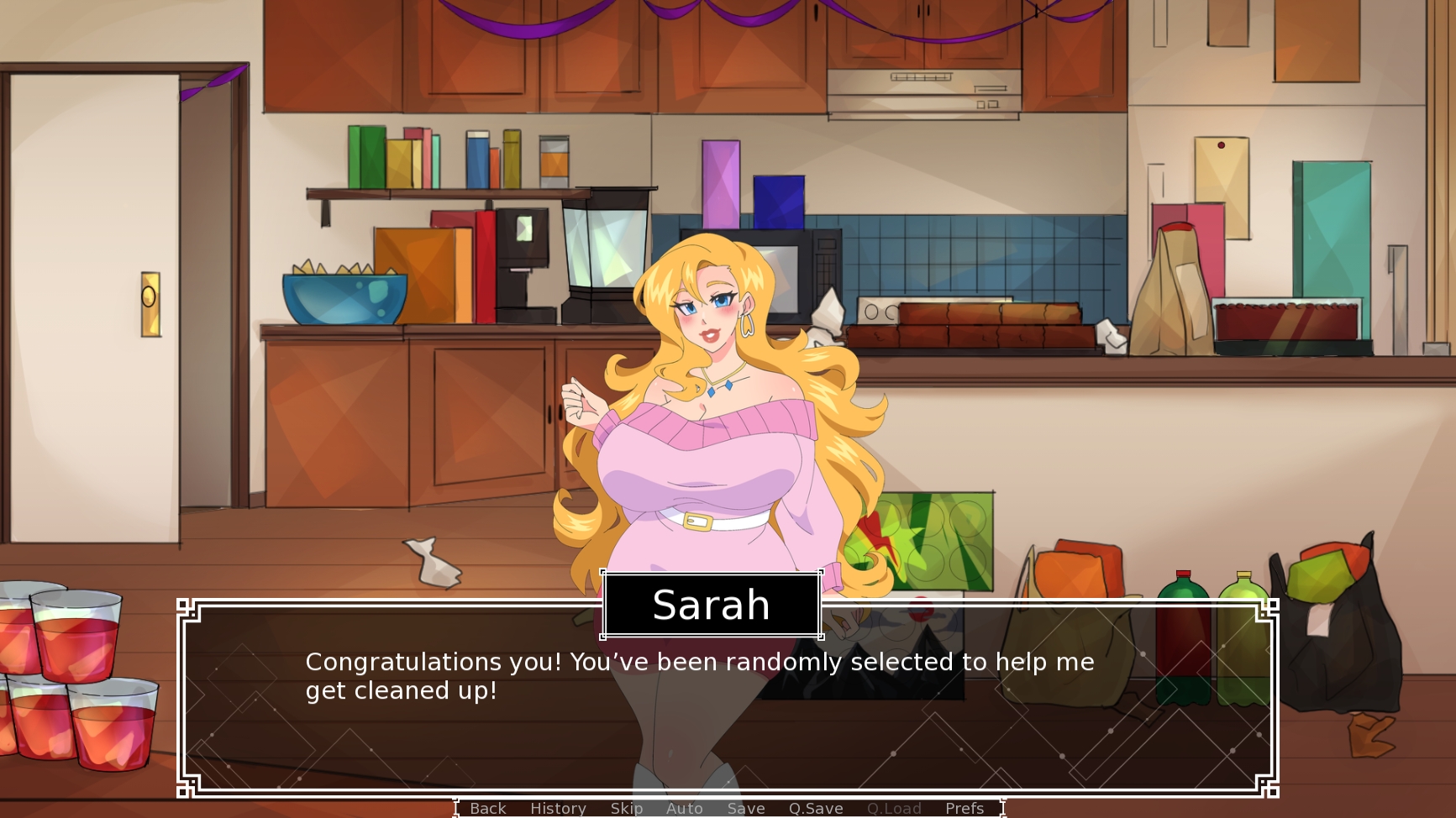Viewport: 1456px width, 818px height.
Task: Open the Save game screen
Action: [x=745, y=808]
